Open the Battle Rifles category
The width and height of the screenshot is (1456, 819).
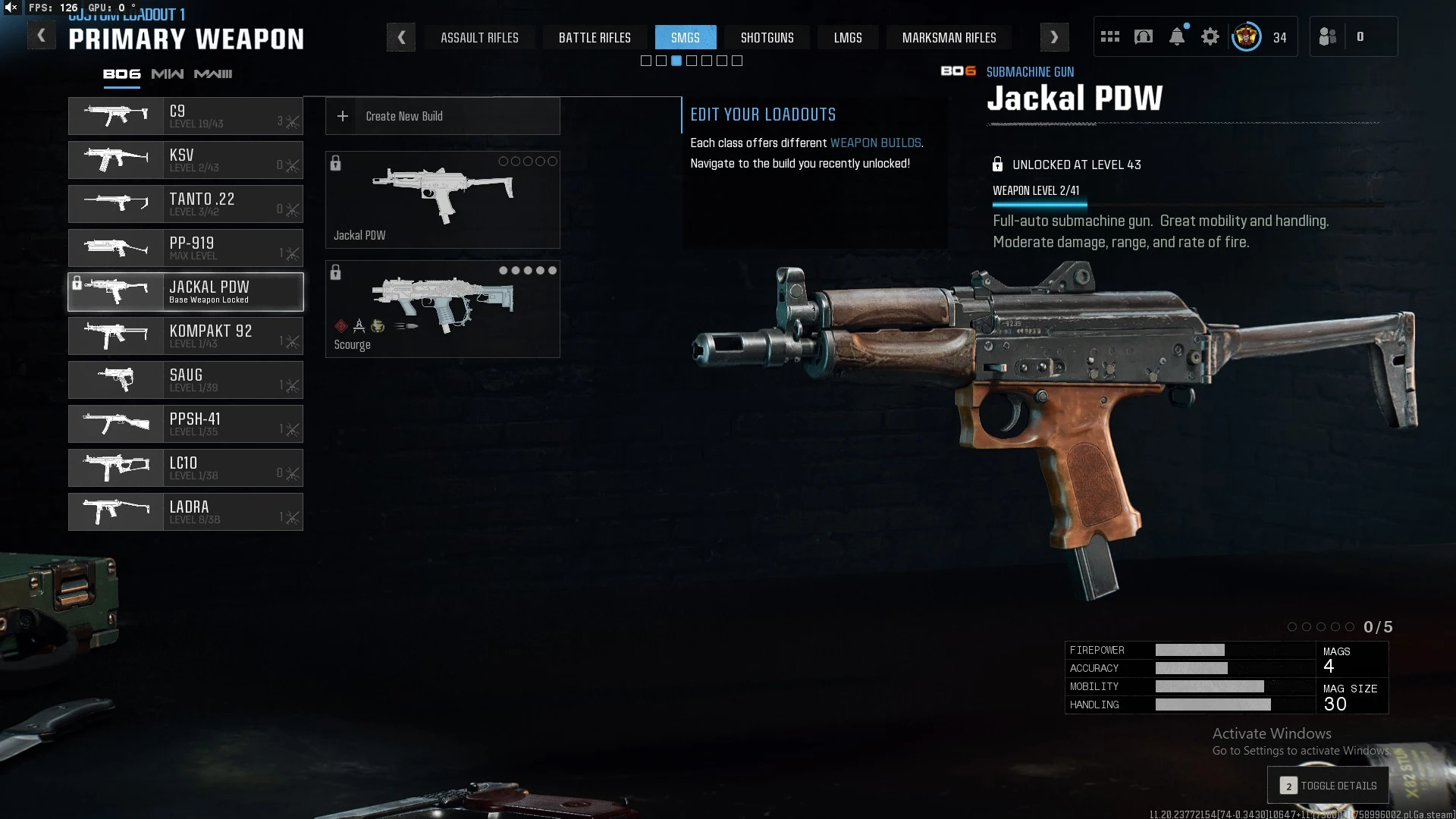[595, 37]
